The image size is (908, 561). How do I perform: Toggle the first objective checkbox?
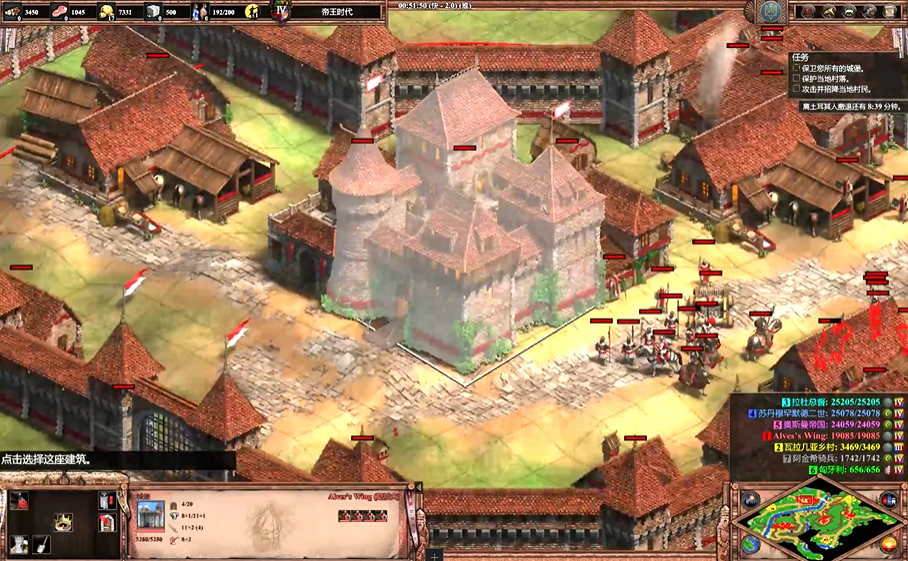tap(797, 68)
